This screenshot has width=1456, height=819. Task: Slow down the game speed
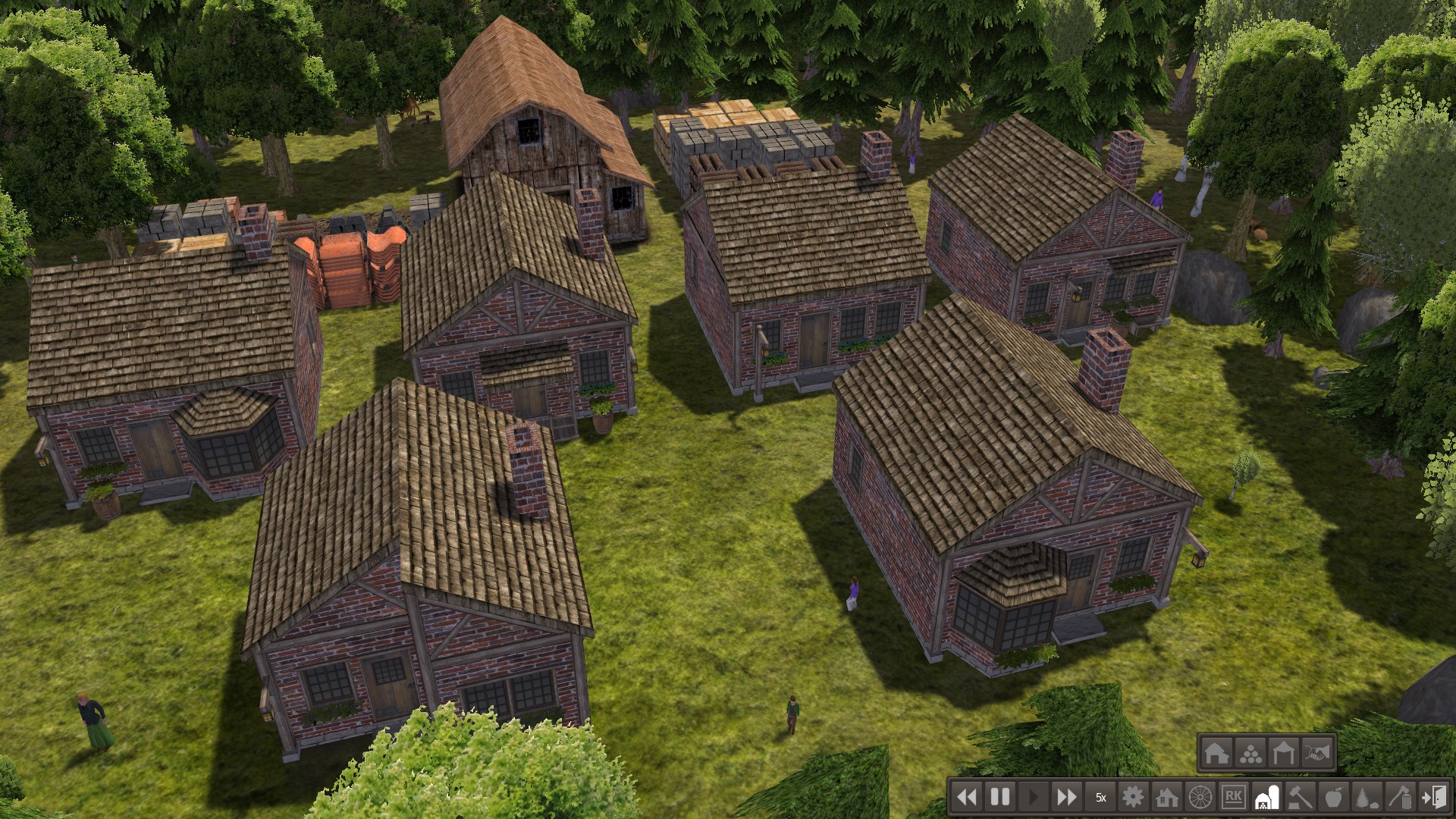pos(967,797)
